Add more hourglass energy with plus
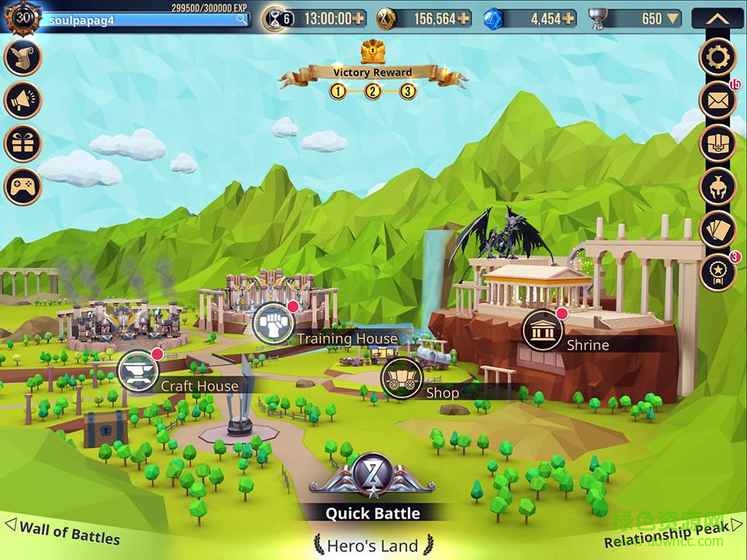 [359, 18]
